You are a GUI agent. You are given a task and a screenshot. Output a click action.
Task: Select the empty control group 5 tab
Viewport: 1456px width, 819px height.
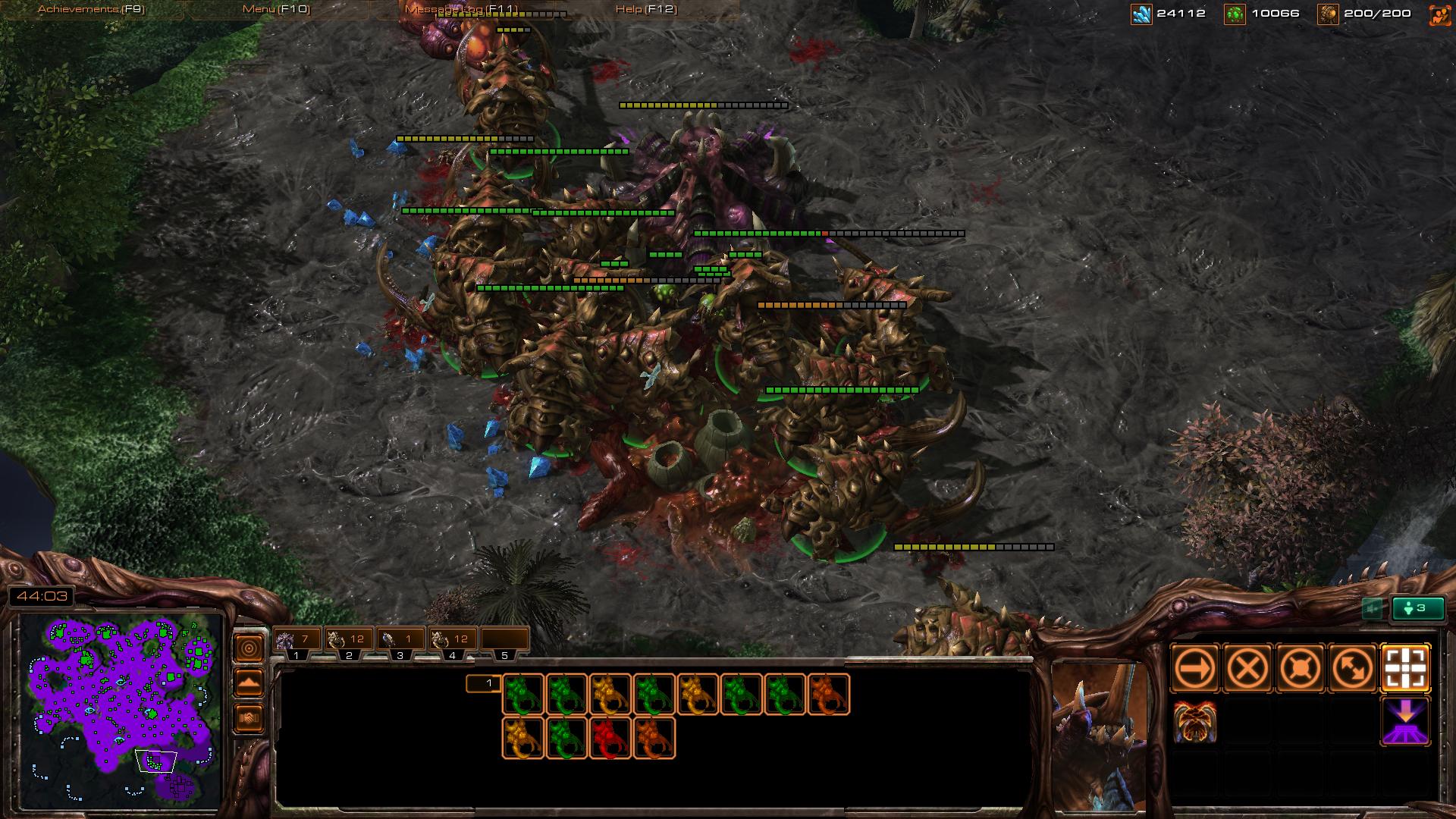(x=504, y=640)
